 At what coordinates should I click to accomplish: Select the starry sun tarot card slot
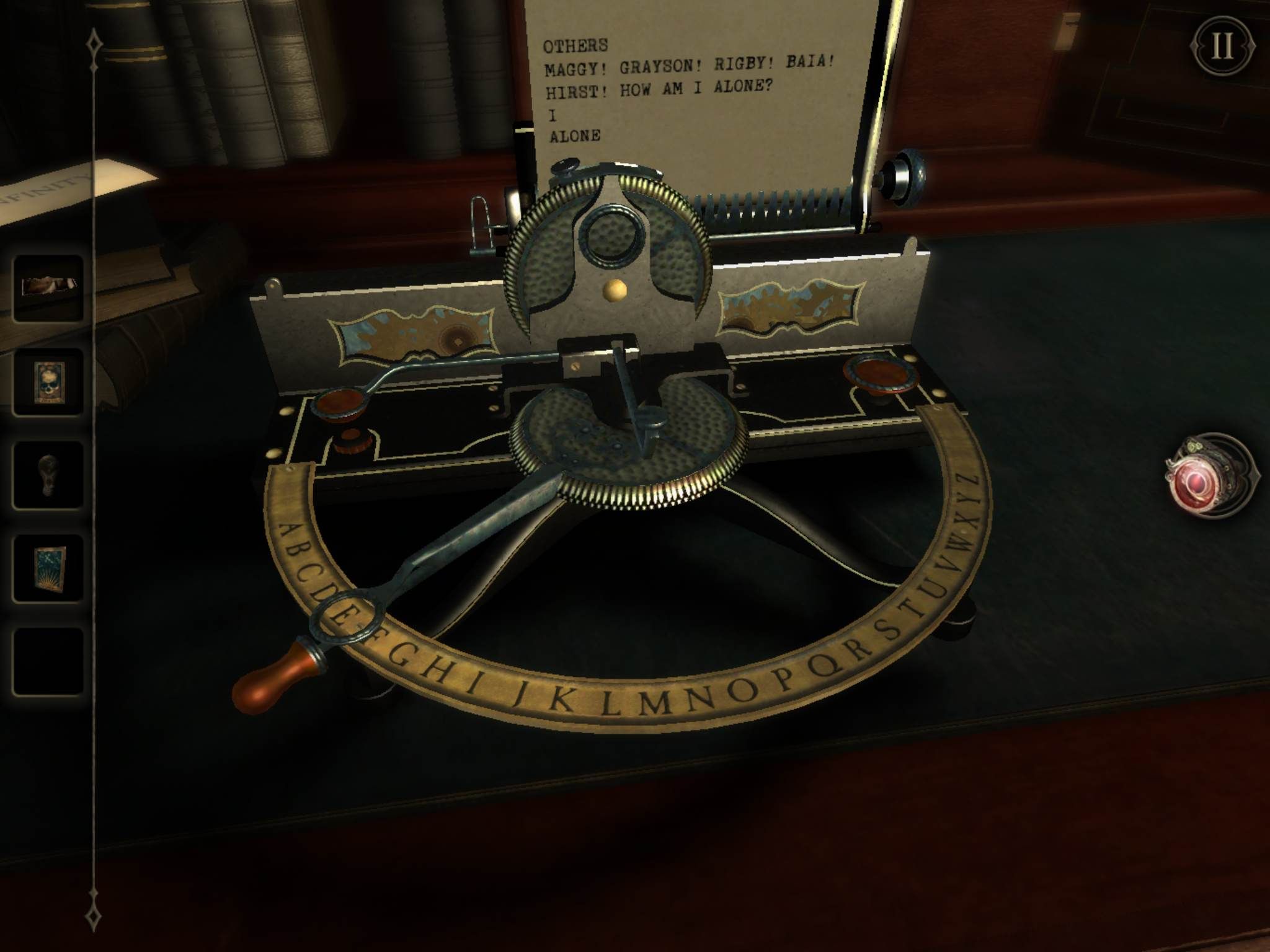click(x=48, y=568)
